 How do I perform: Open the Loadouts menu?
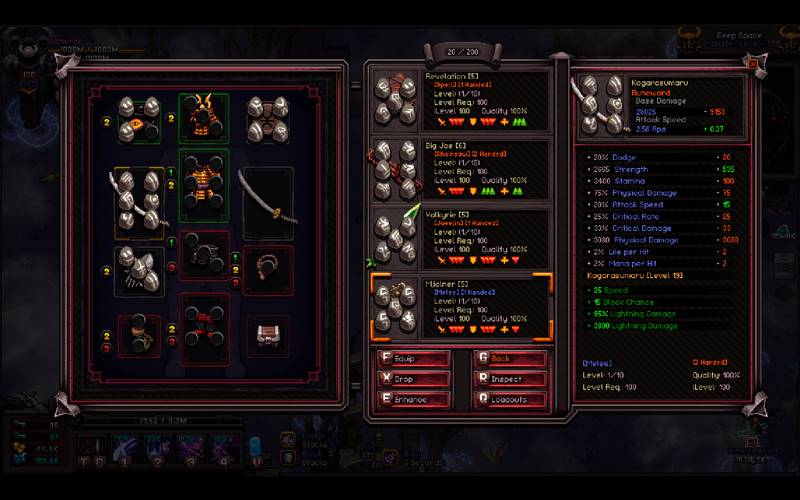coord(510,399)
